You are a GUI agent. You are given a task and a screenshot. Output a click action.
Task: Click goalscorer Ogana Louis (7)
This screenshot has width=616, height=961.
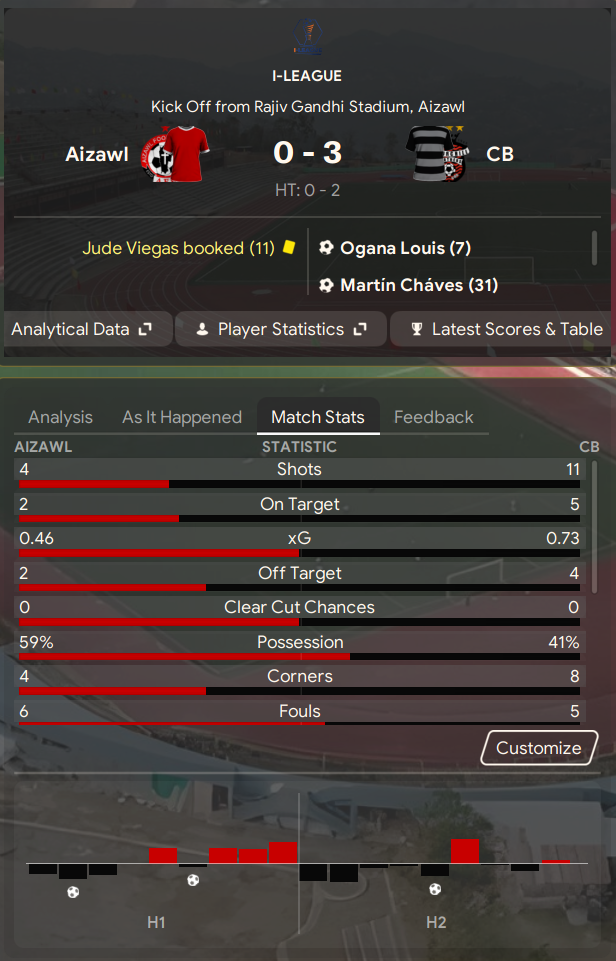(405, 248)
